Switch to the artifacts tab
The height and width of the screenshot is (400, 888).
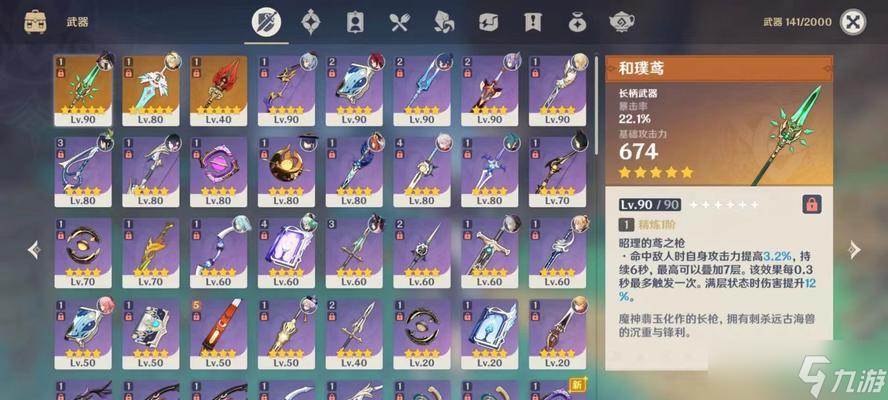(x=311, y=21)
